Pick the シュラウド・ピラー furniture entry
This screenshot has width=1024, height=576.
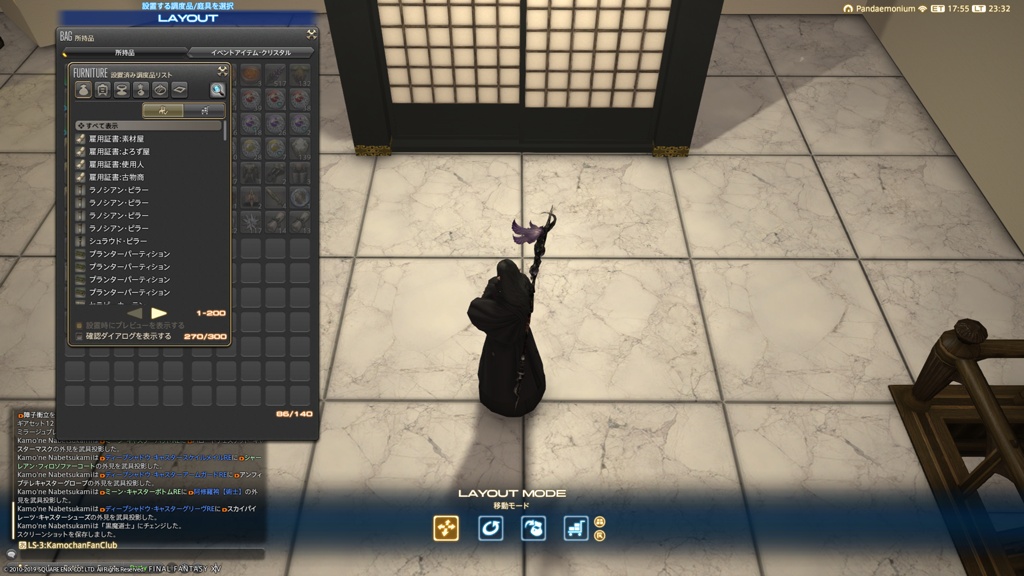(x=116, y=241)
